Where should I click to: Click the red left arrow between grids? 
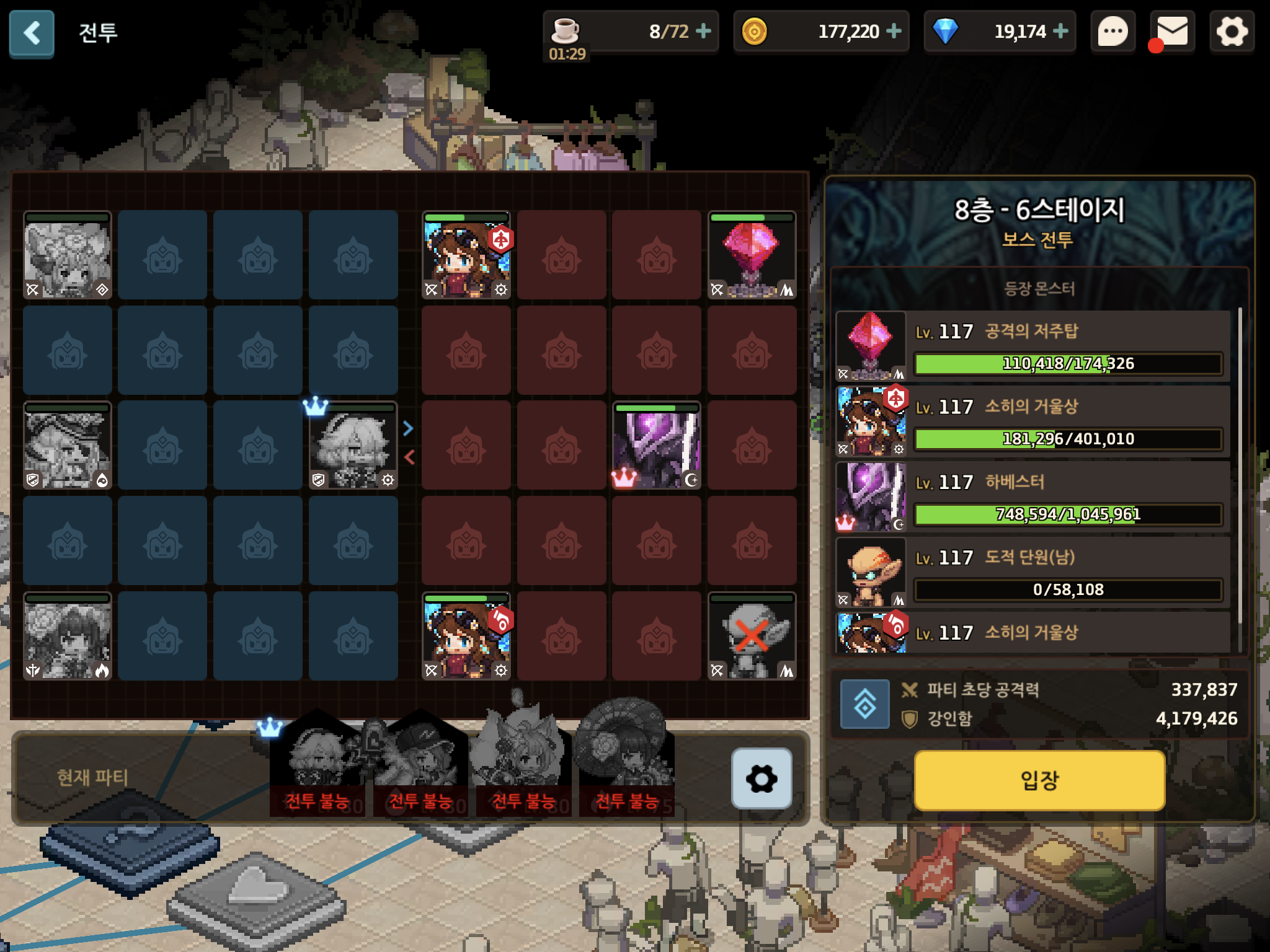409,457
